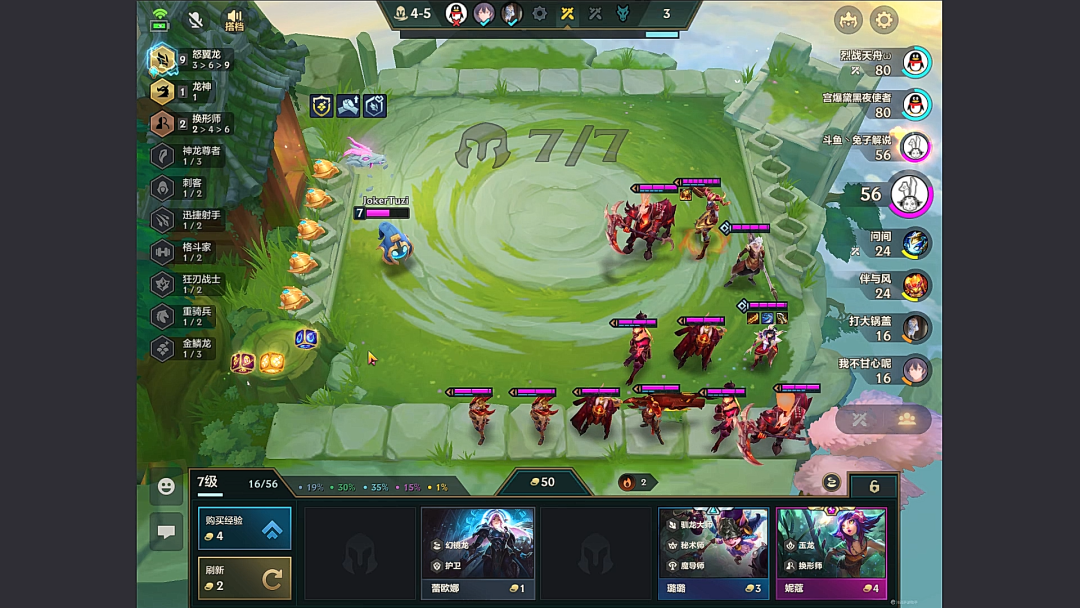1080x608 pixels.
Task: Buy the 璐璐 champion card
Action: (713, 551)
